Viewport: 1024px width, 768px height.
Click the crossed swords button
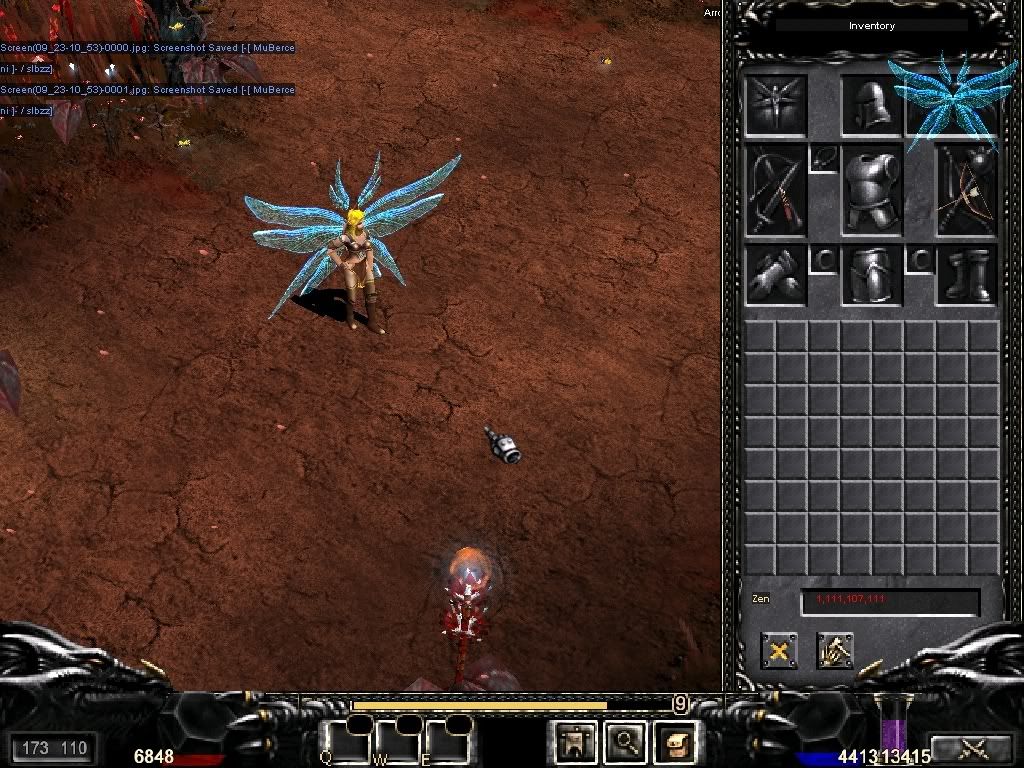(x=971, y=747)
